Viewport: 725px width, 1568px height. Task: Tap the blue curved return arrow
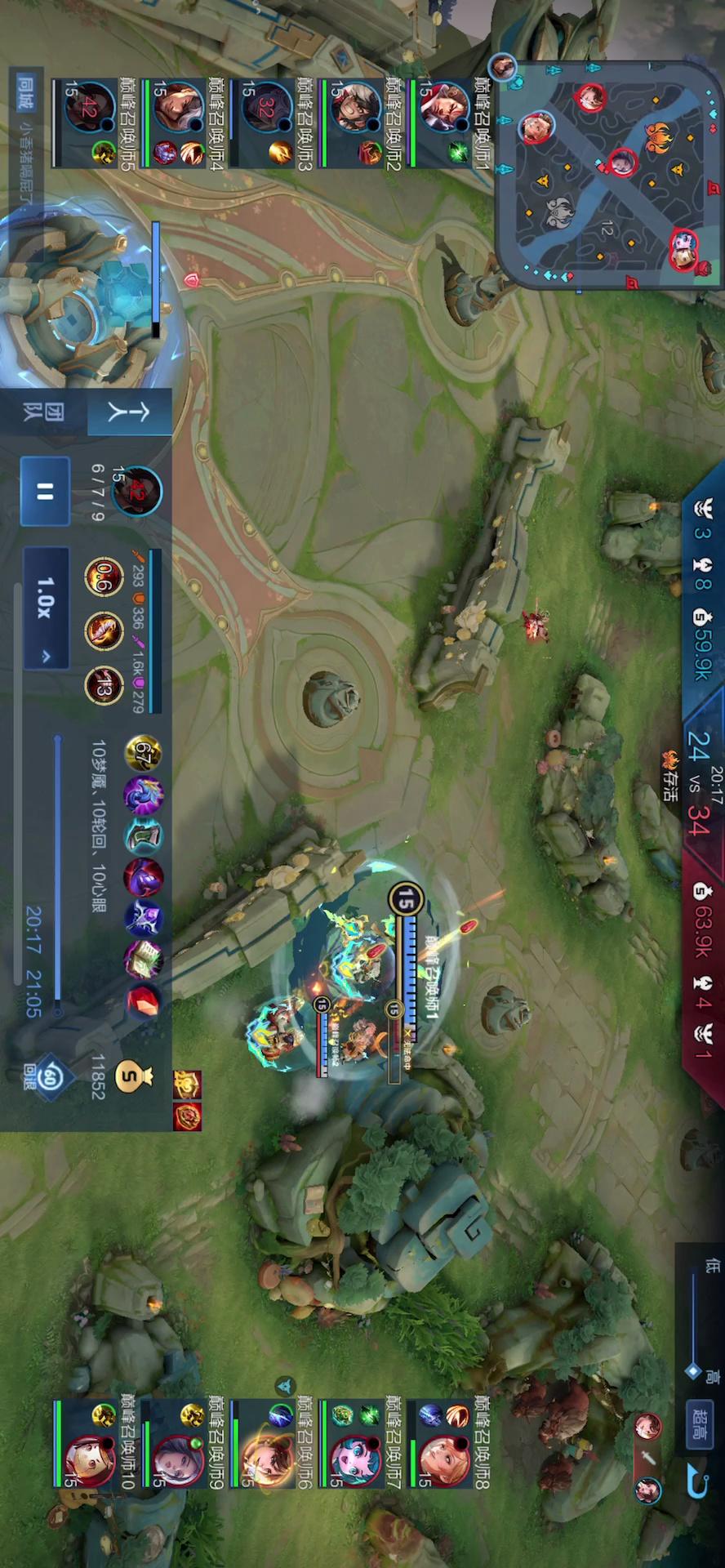pos(698,1481)
